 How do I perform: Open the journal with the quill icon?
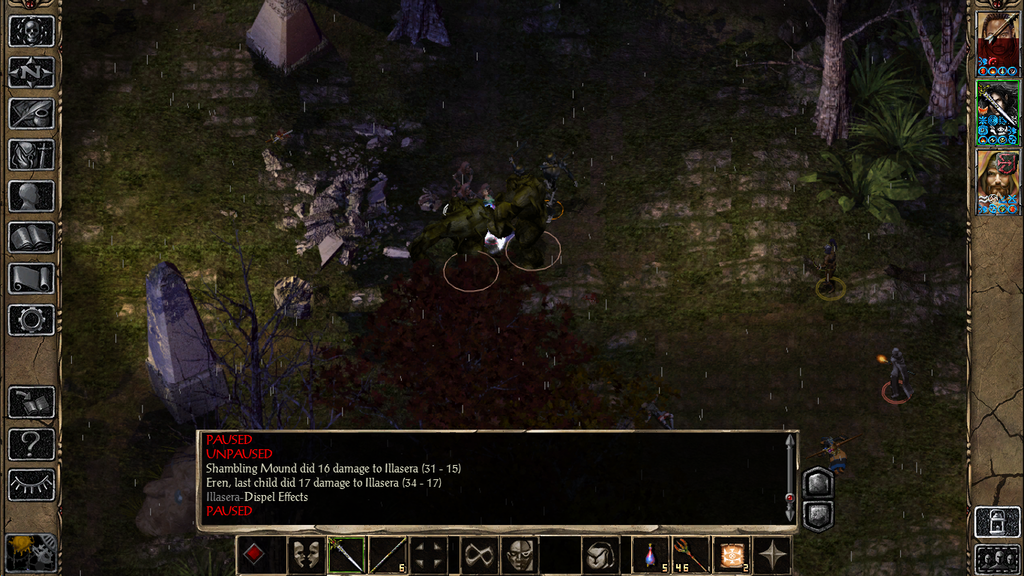tap(31, 114)
